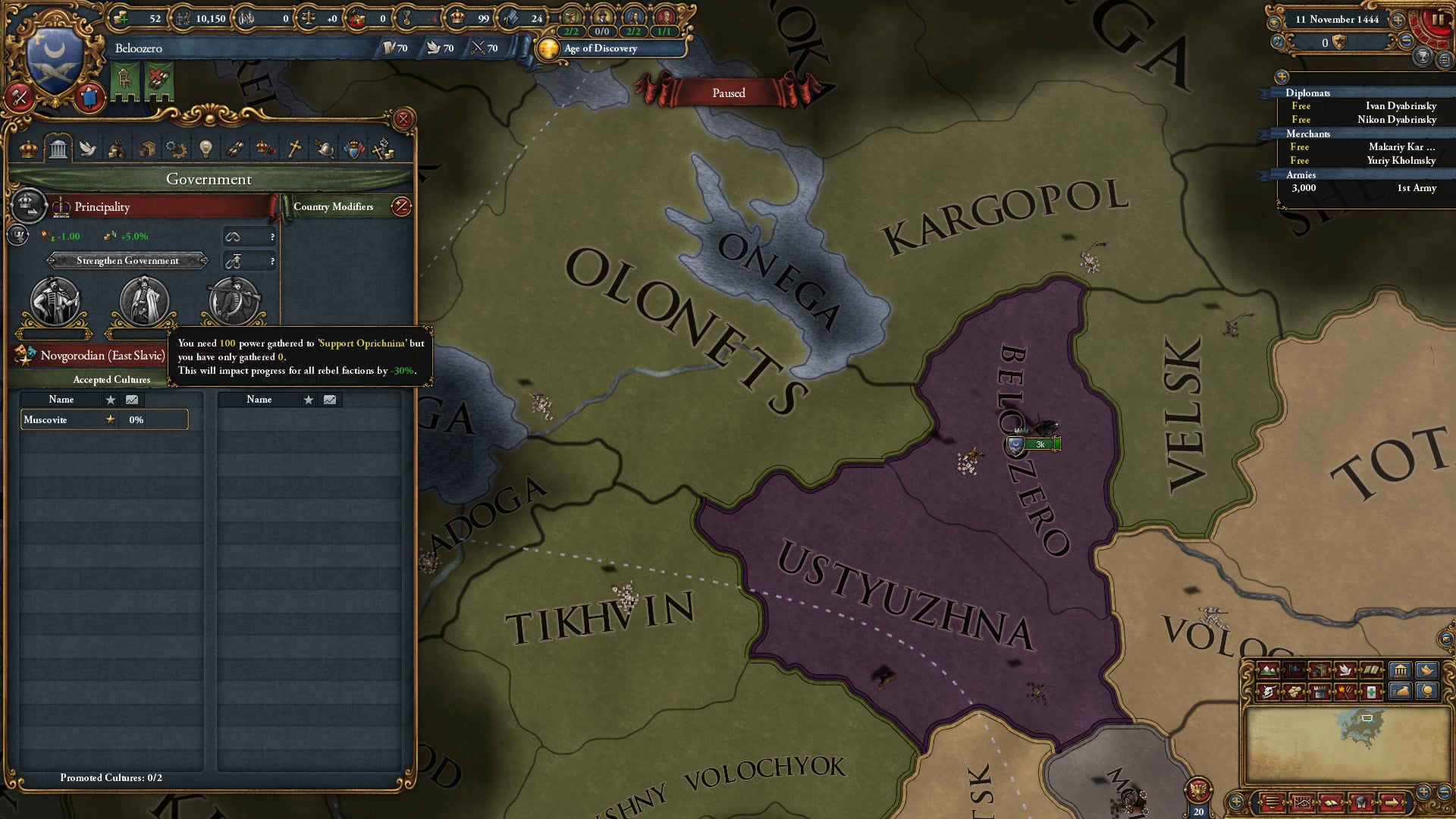Screen dimensions: 1456x819
Task: Open the Religion tab cross icon
Action: pos(294,149)
